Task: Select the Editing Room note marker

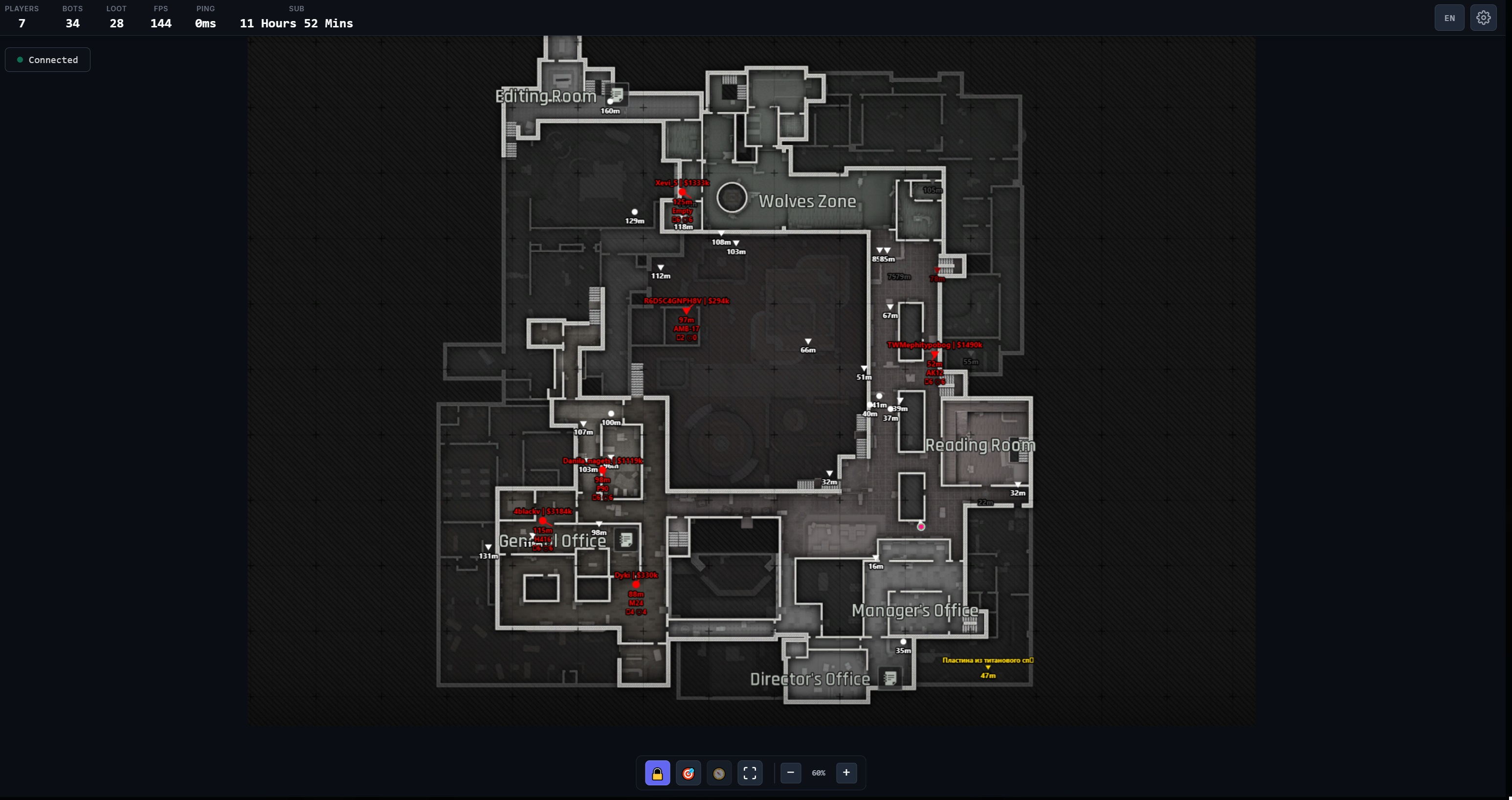Action: point(617,94)
